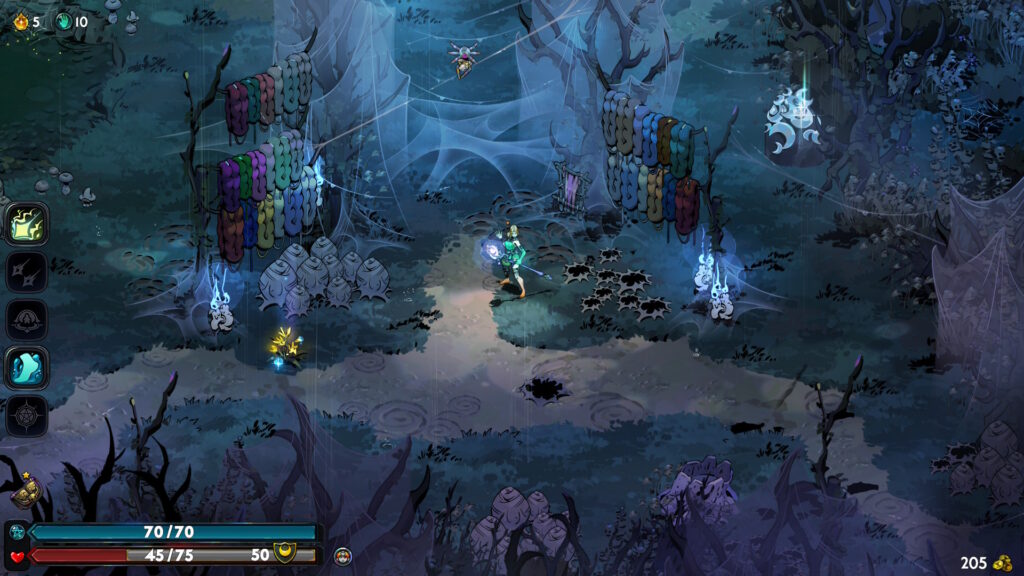Select the empty Magick pentagram boon slot
Viewport: 1024px width, 576px height.
click(x=27, y=415)
